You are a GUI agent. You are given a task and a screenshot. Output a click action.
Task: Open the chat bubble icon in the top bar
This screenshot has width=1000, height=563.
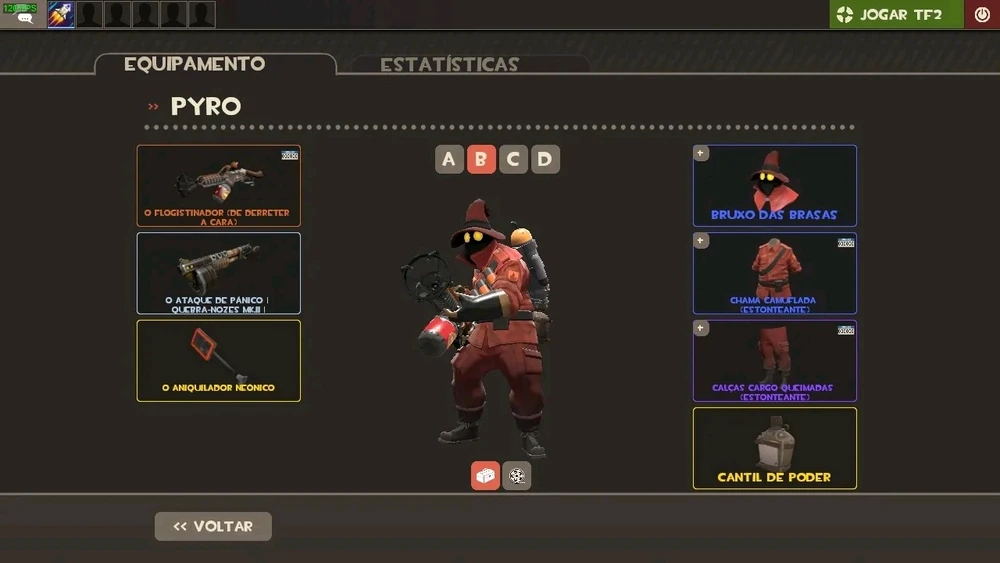point(24,18)
